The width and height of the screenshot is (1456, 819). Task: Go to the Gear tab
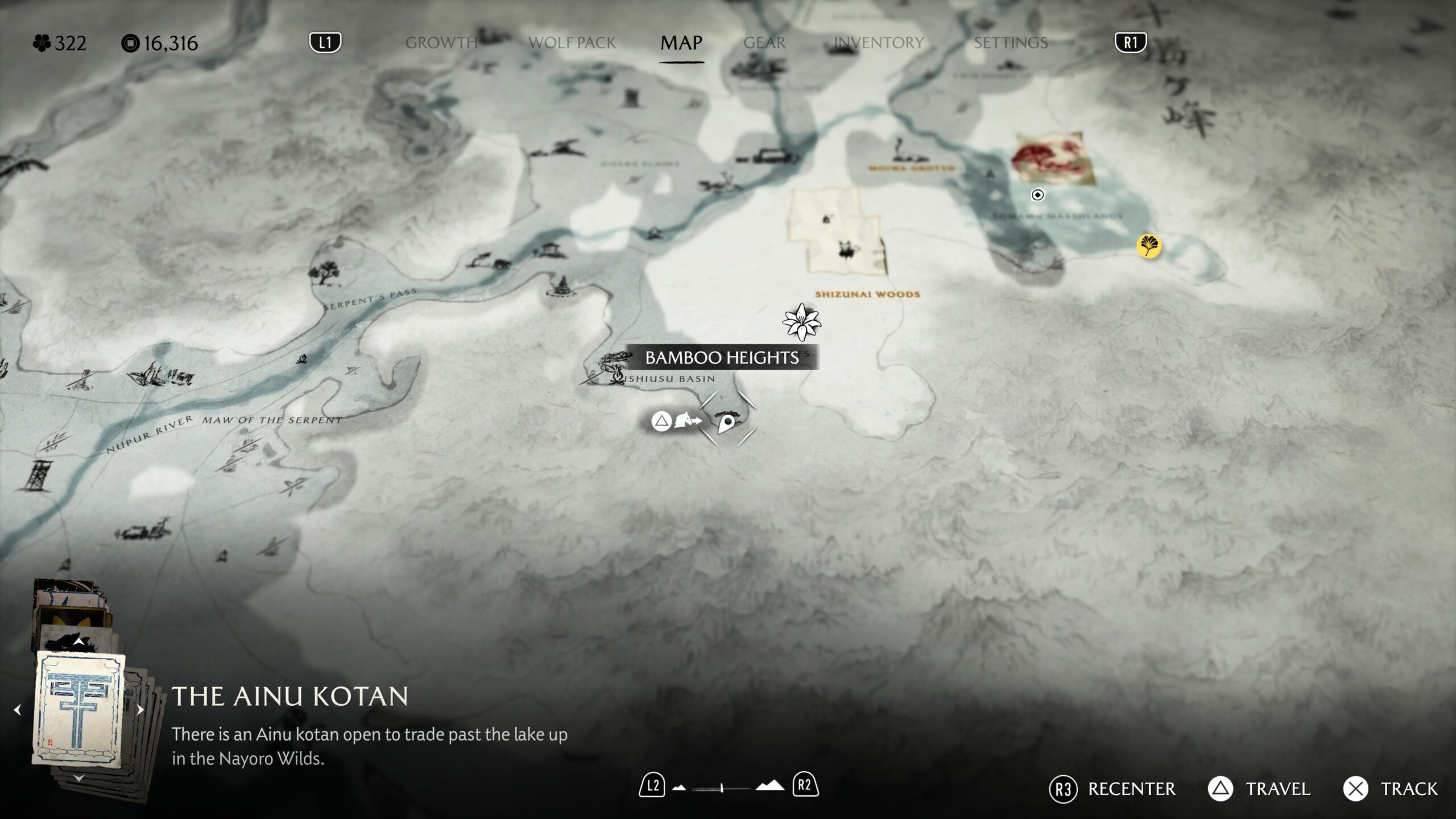point(764,43)
